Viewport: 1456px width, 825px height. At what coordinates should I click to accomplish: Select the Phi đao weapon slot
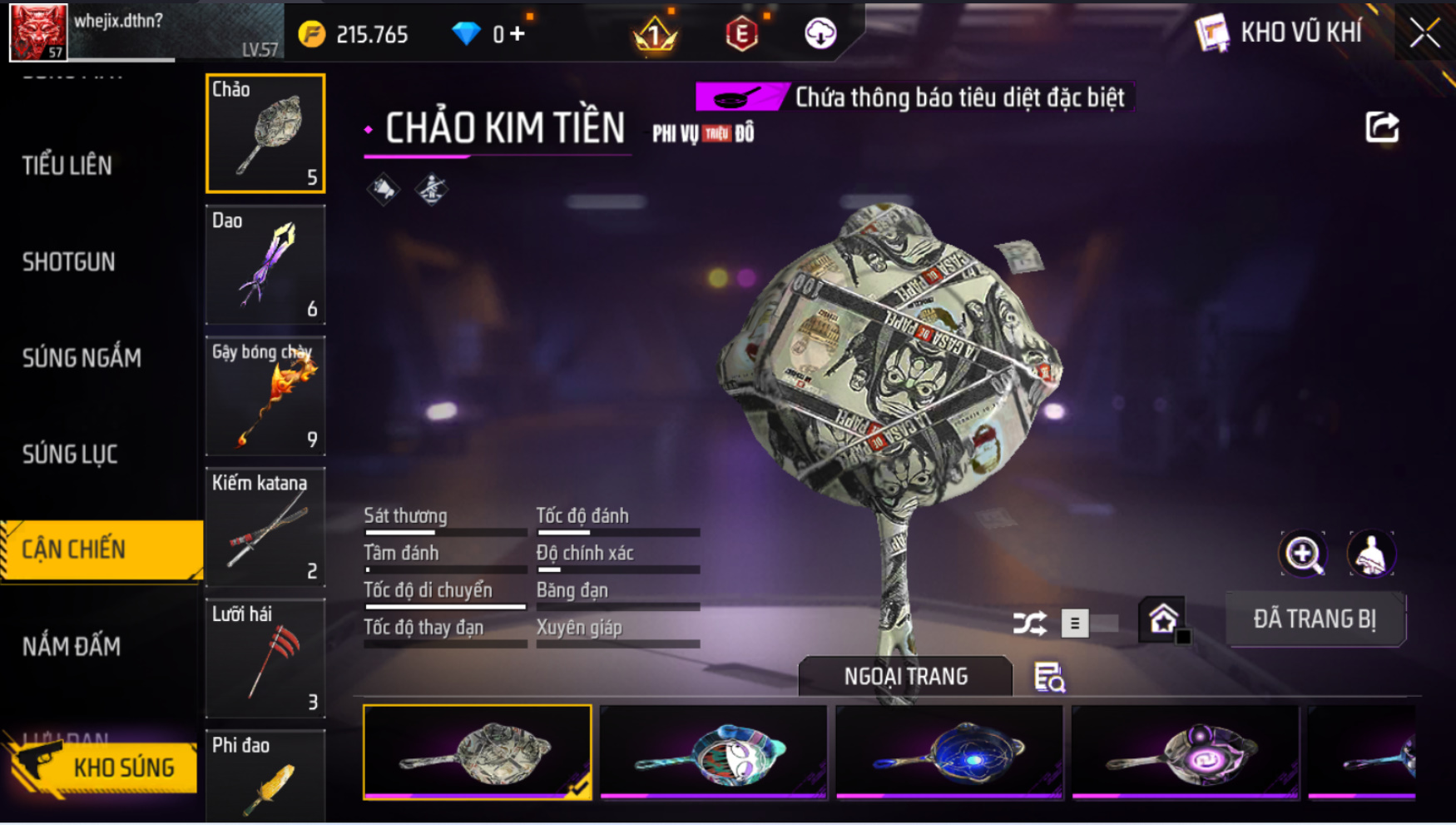(265, 776)
